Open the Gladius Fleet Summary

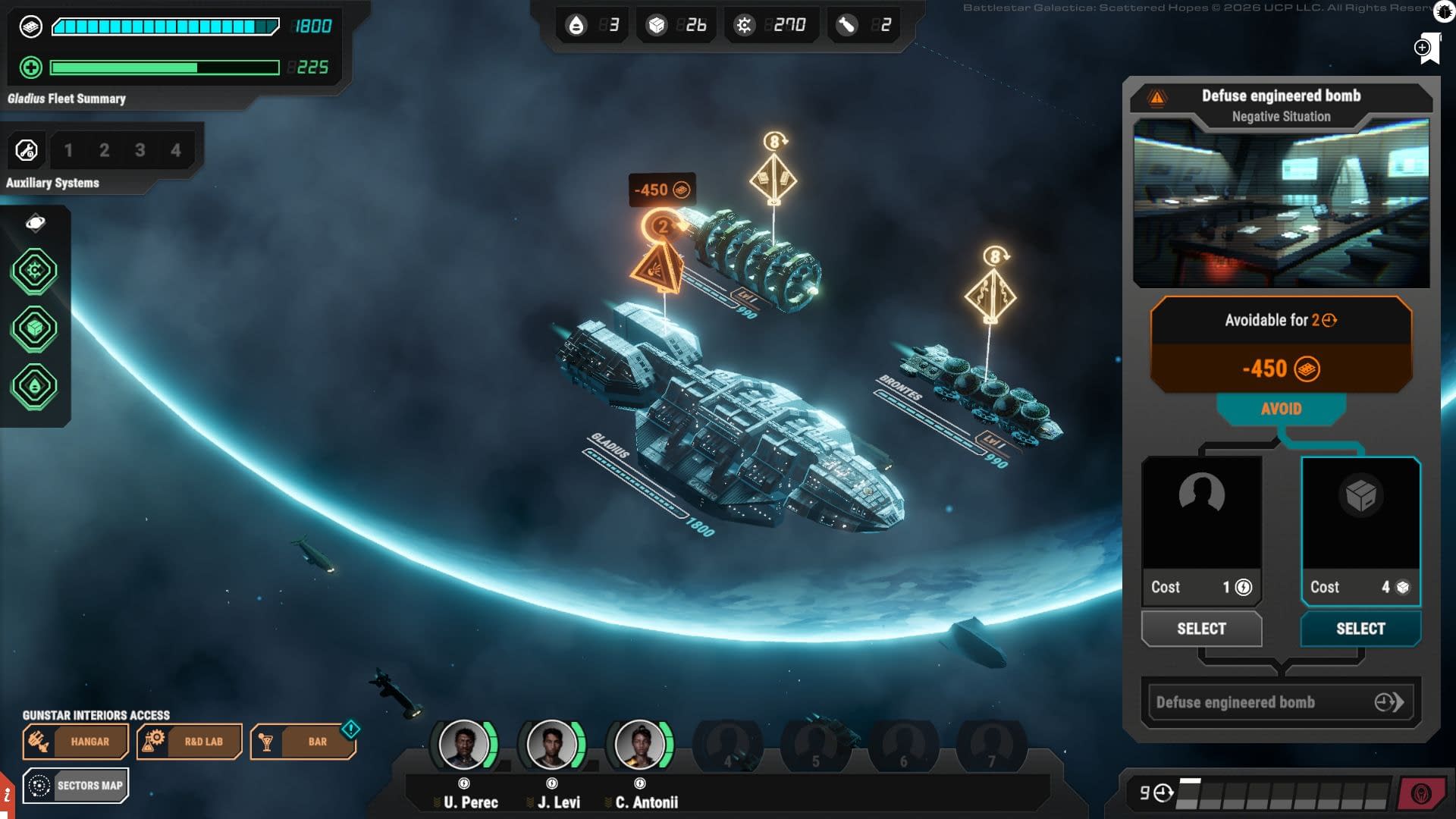(66, 99)
